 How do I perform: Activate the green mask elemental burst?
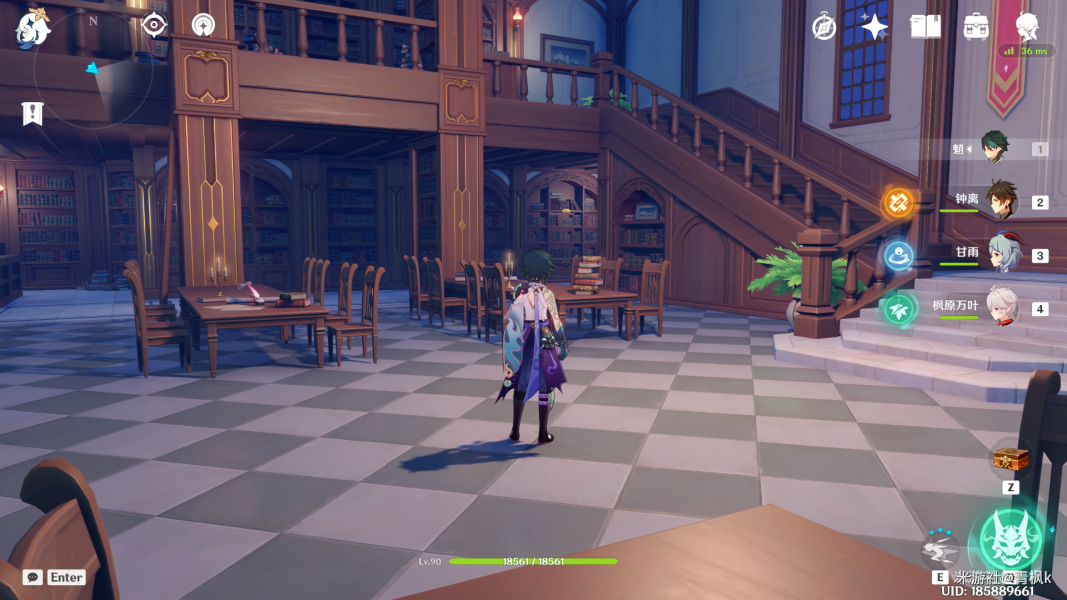pyautogui.click(x=1011, y=540)
